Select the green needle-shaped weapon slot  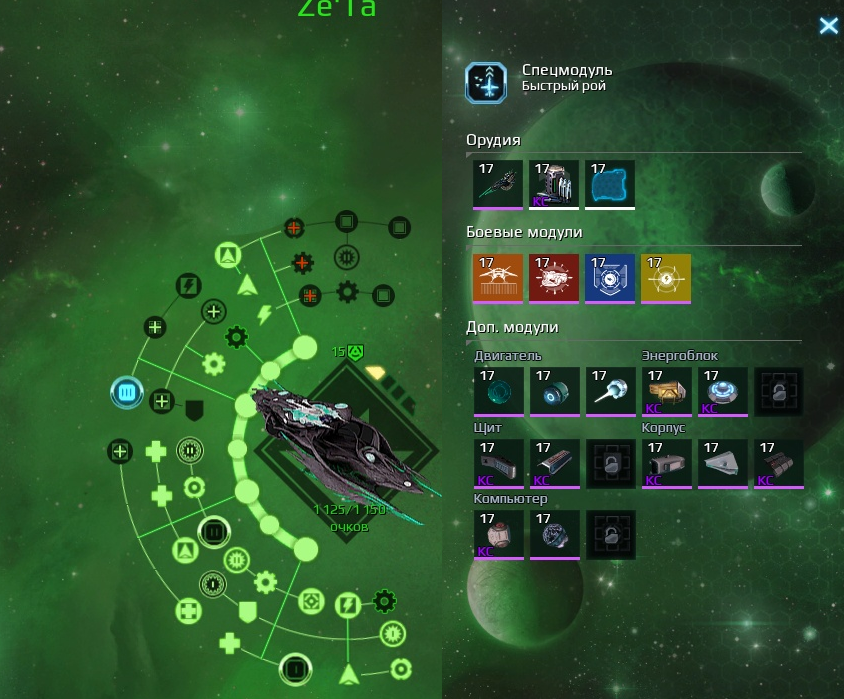tap(498, 185)
